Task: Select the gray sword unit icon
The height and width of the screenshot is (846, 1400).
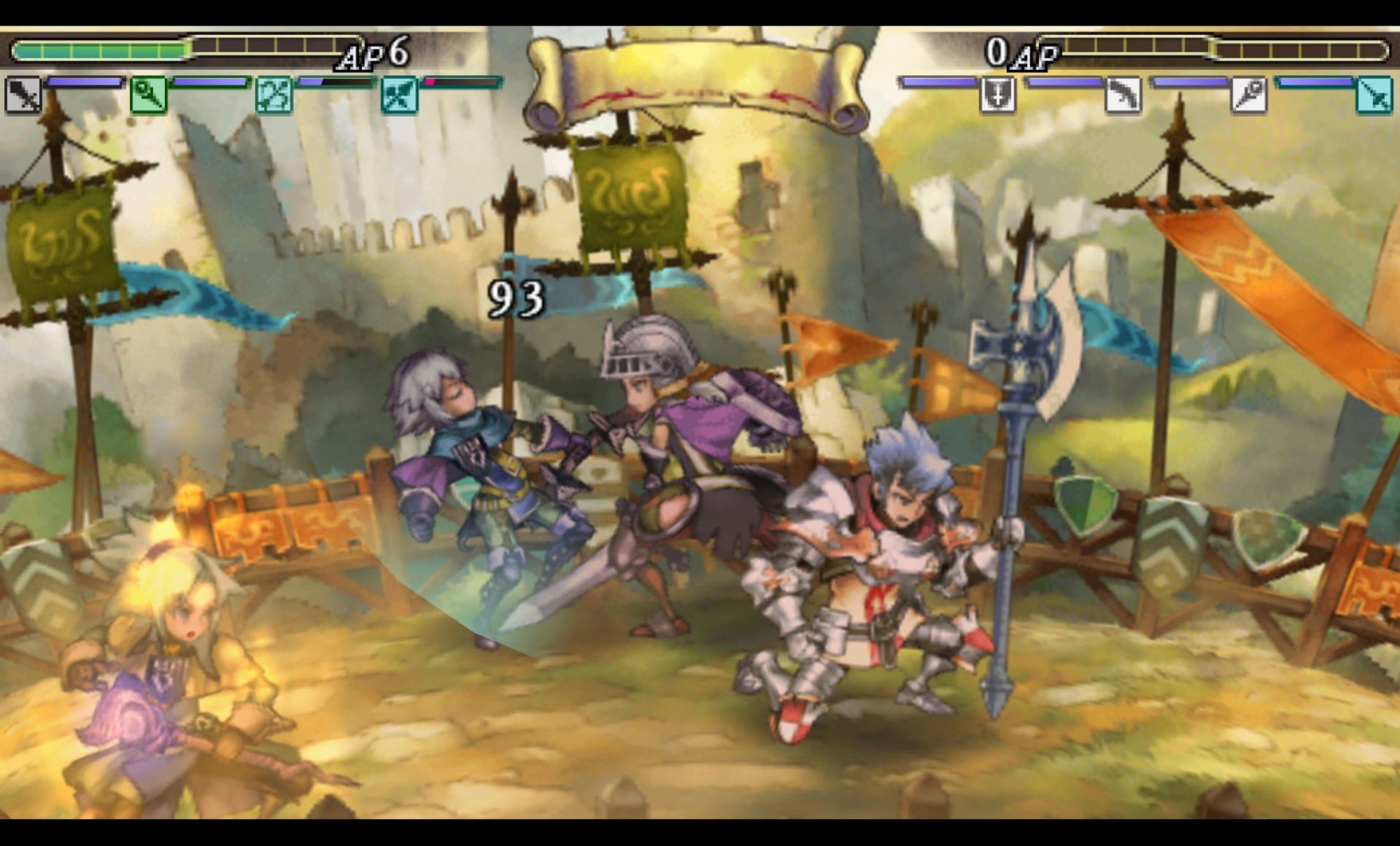Action: click(x=23, y=96)
